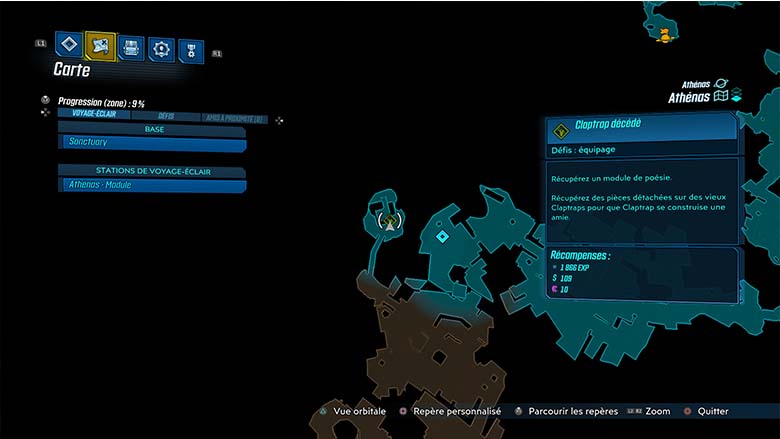
Task: Switch to the Défis sub-tab
Action: (x=166, y=116)
